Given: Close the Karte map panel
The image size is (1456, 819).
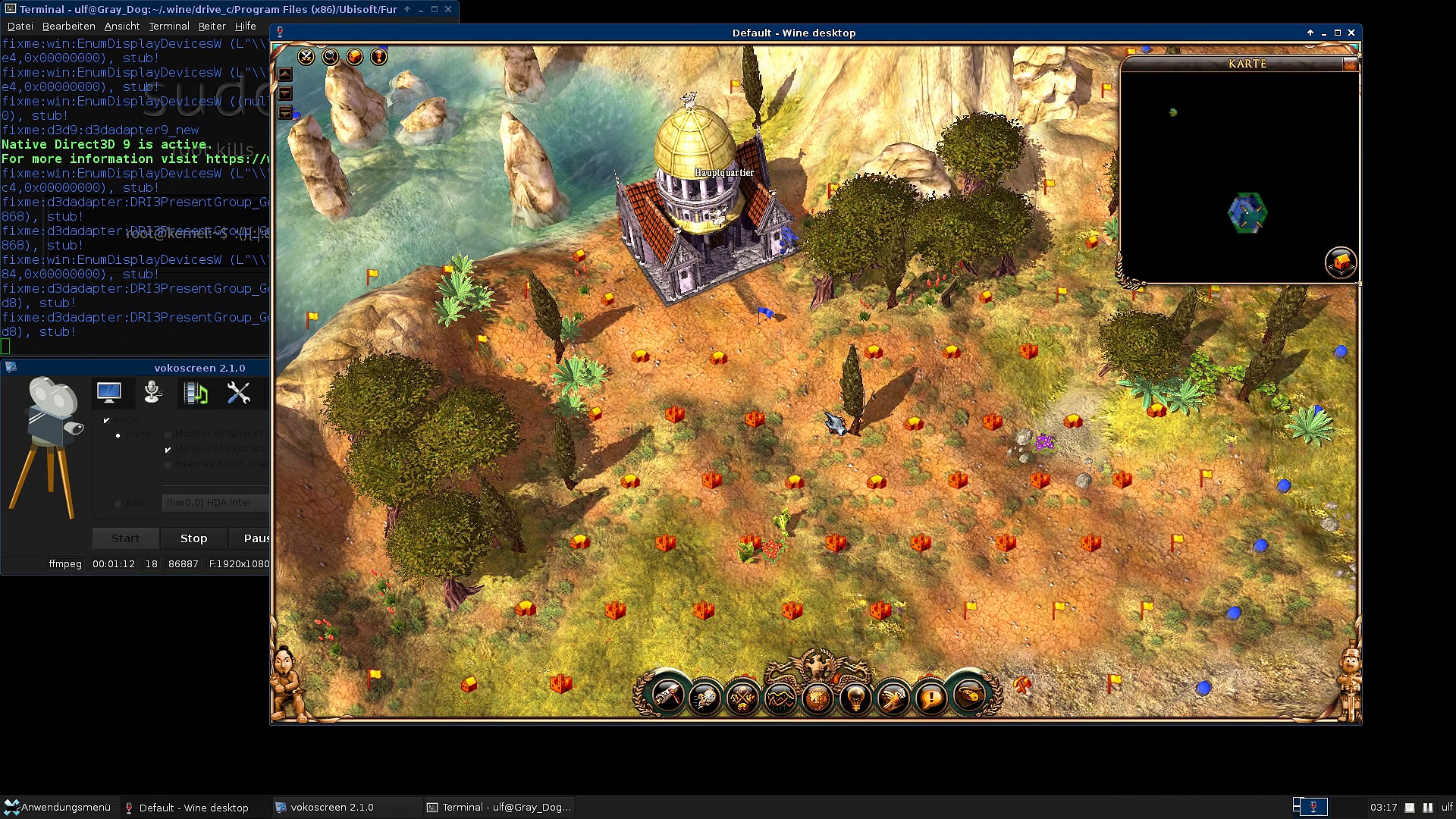Looking at the screenshot, I should pyautogui.click(x=1350, y=64).
